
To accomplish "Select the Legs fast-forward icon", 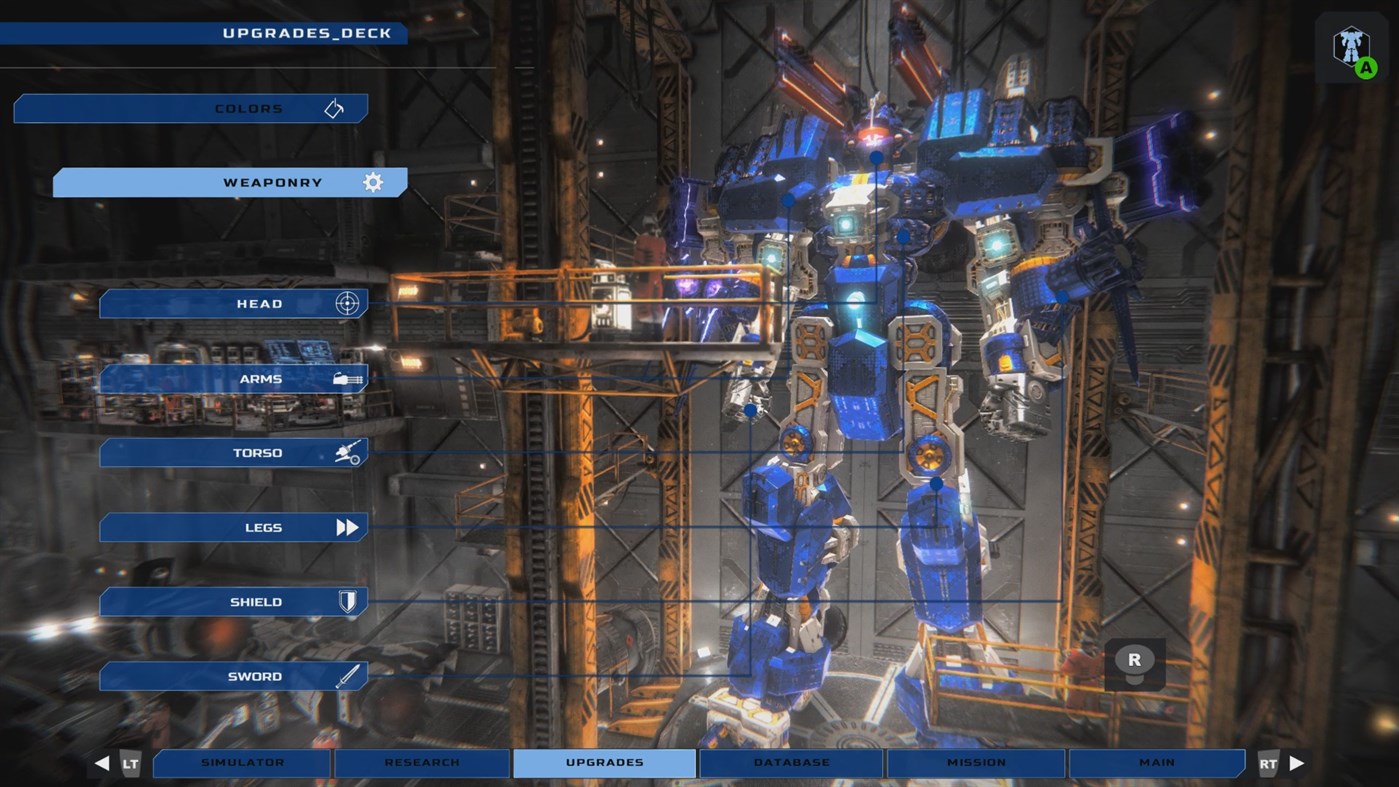I will [x=347, y=527].
